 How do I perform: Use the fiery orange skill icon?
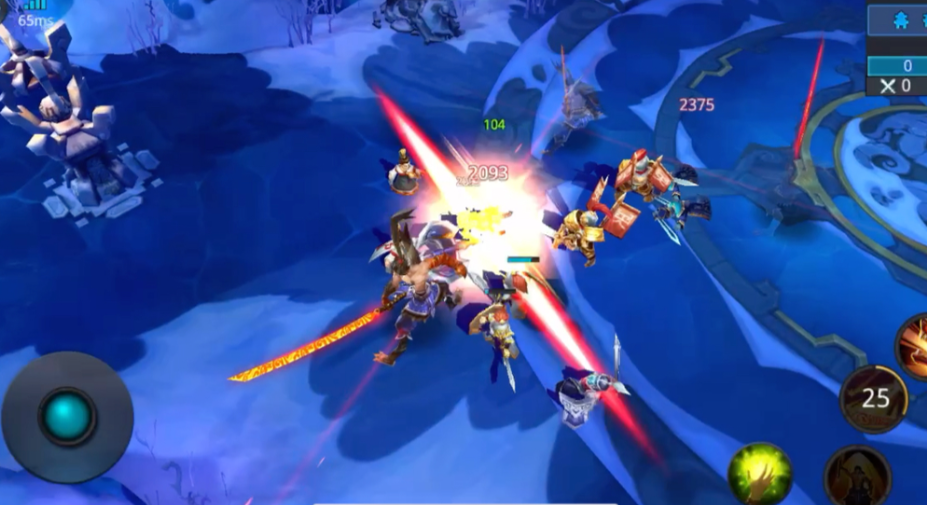tap(913, 345)
